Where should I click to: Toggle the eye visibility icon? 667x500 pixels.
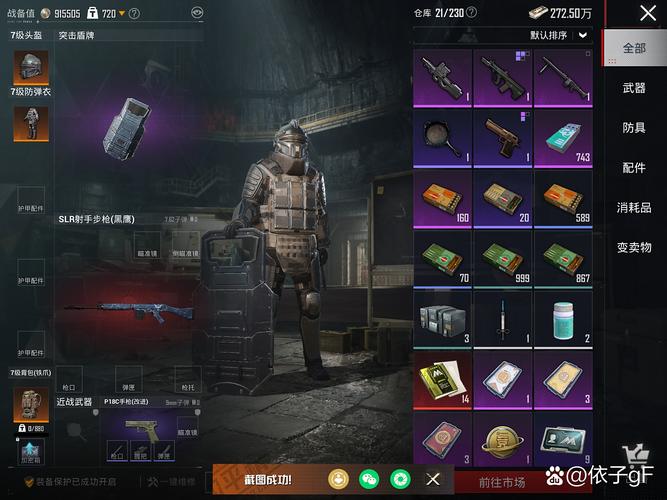pyautogui.click(x=198, y=13)
